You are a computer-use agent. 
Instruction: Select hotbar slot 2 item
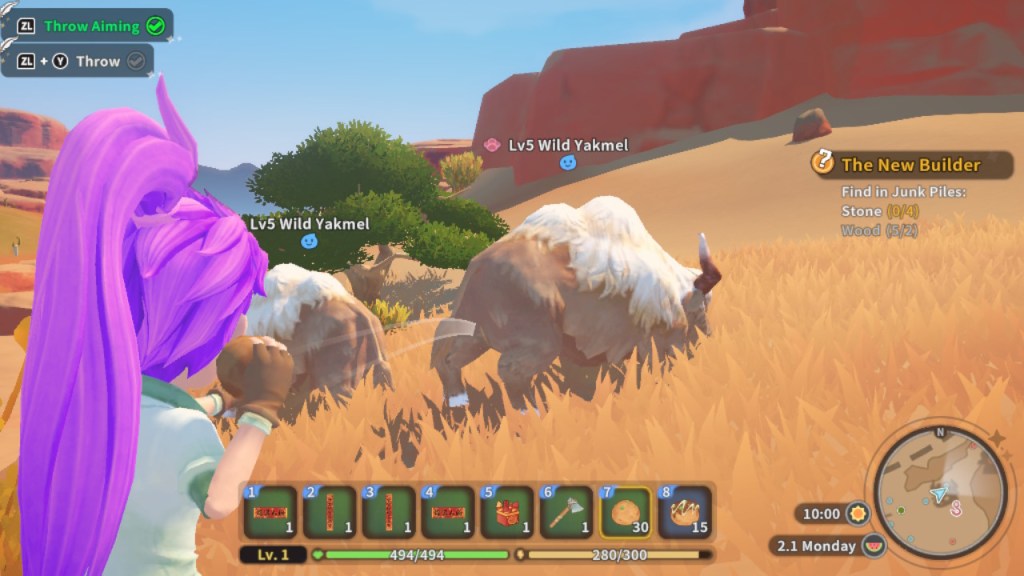click(x=330, y=512)
